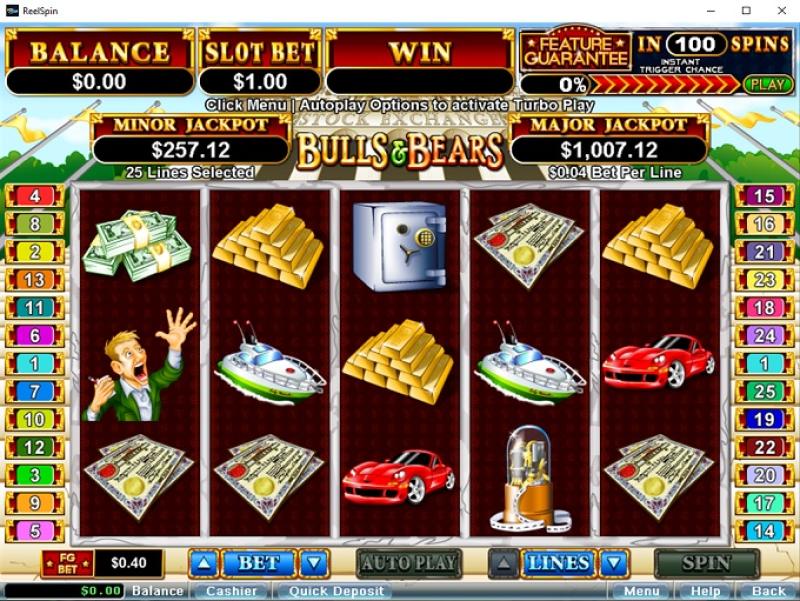Screen dimensions: 800x601
Task: Choose payline 22 marker
Action: coord(764,448)
